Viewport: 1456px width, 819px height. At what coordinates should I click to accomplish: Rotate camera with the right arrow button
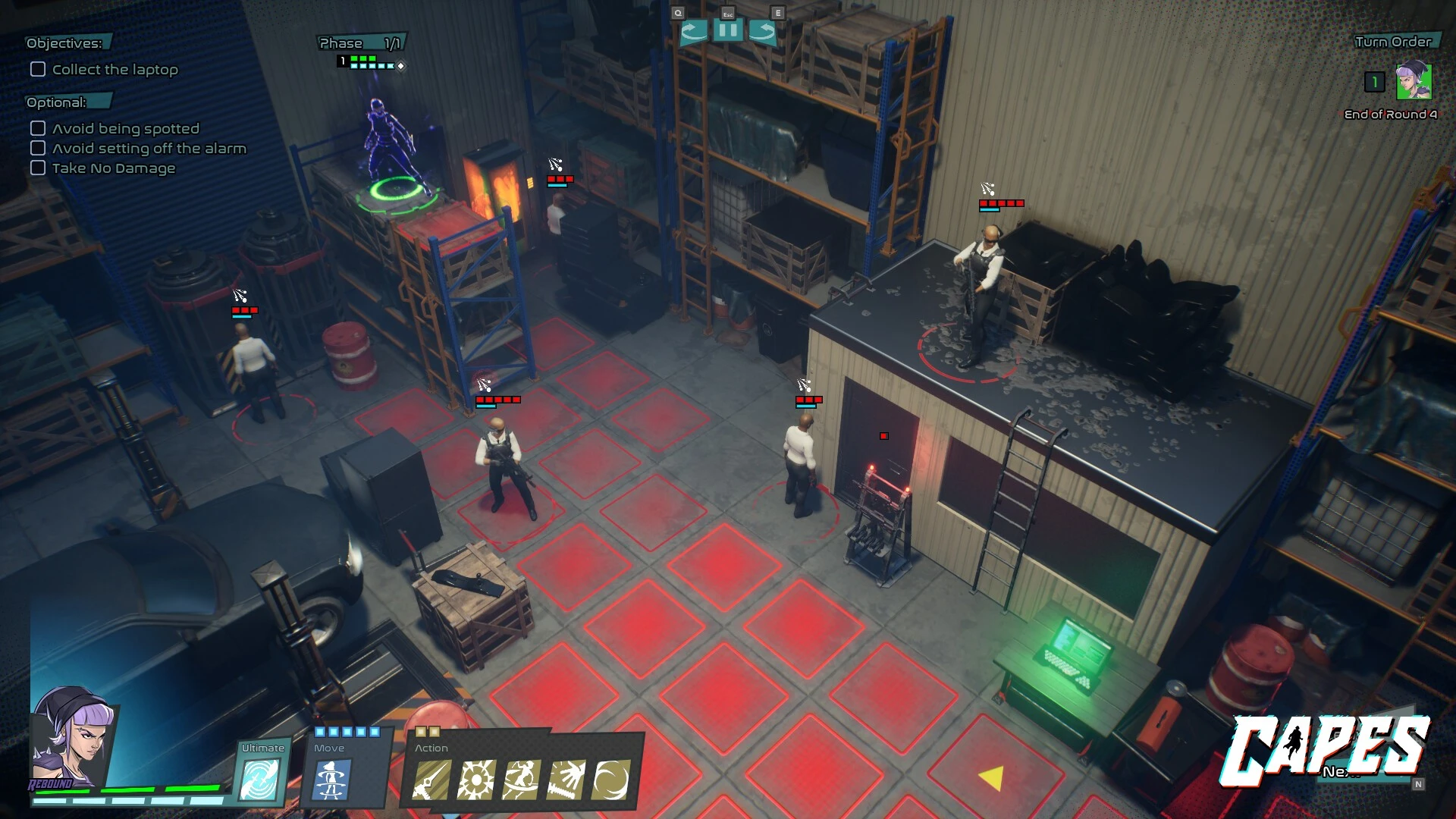coord(762,31)
